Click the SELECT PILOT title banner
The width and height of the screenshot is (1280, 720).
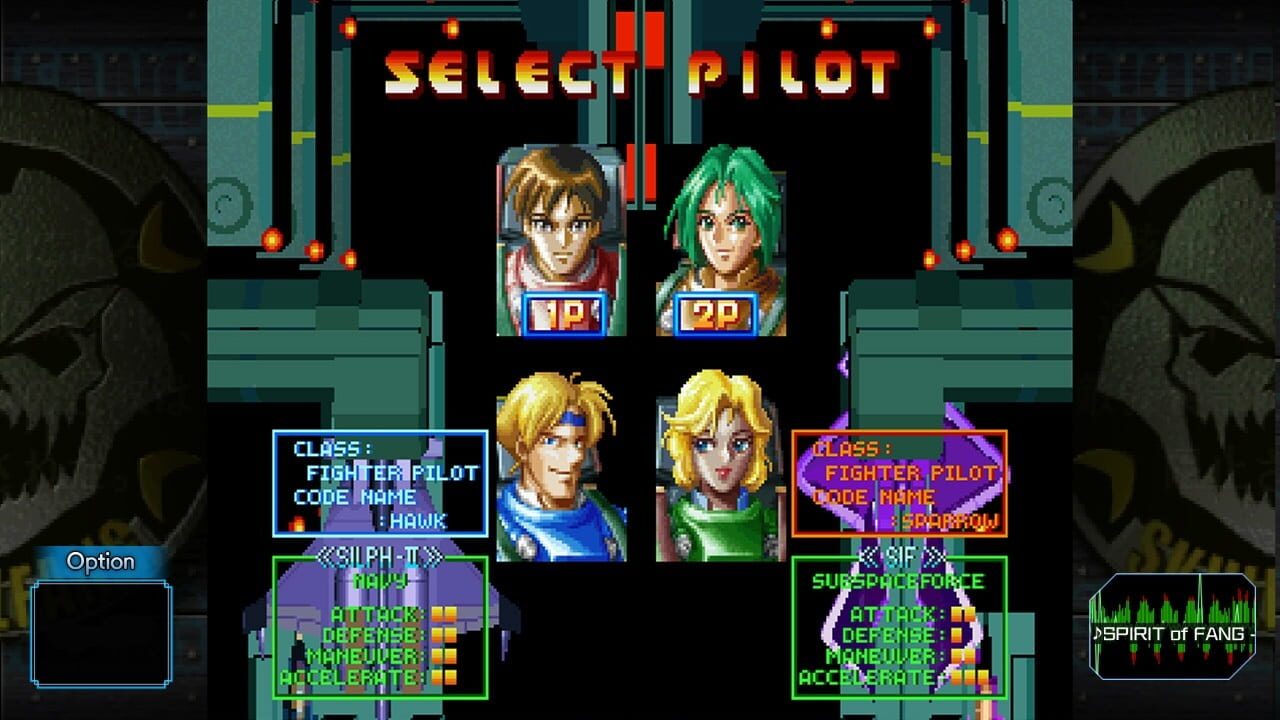tap(640, 68)
